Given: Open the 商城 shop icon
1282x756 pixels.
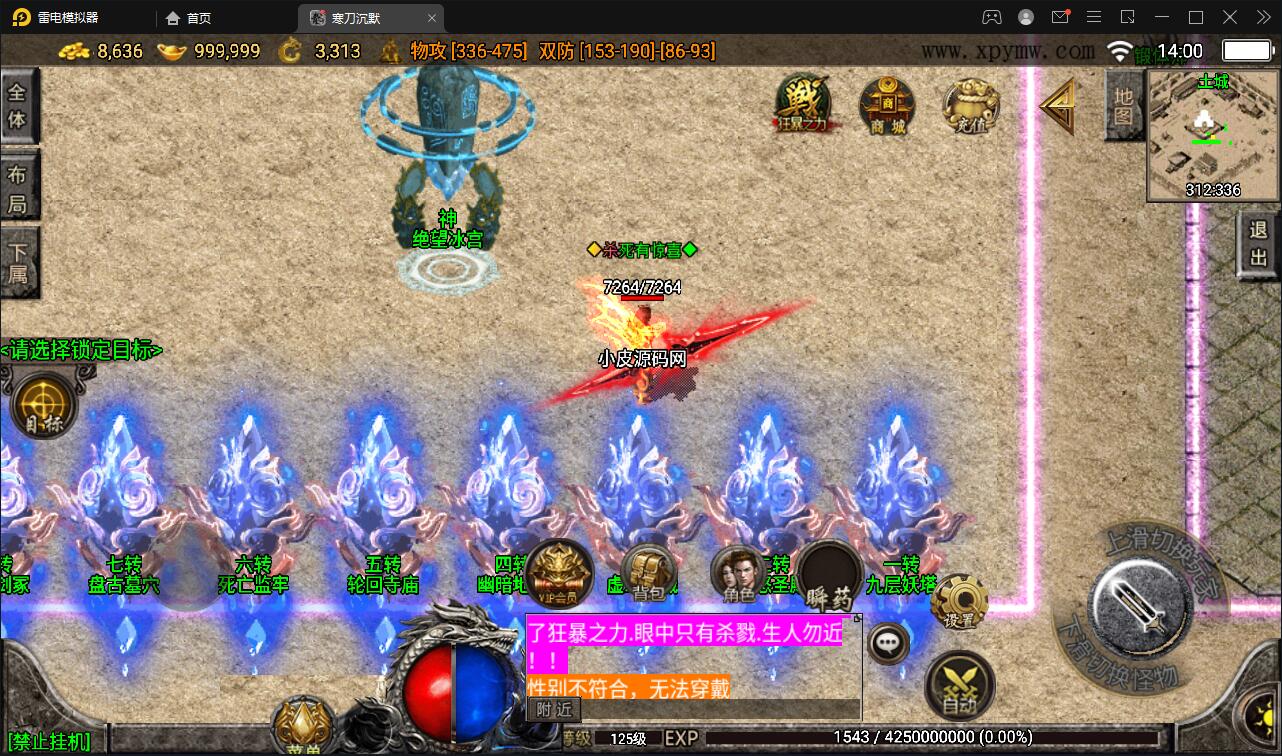Looking at the screenshot, I should (886, 105).
